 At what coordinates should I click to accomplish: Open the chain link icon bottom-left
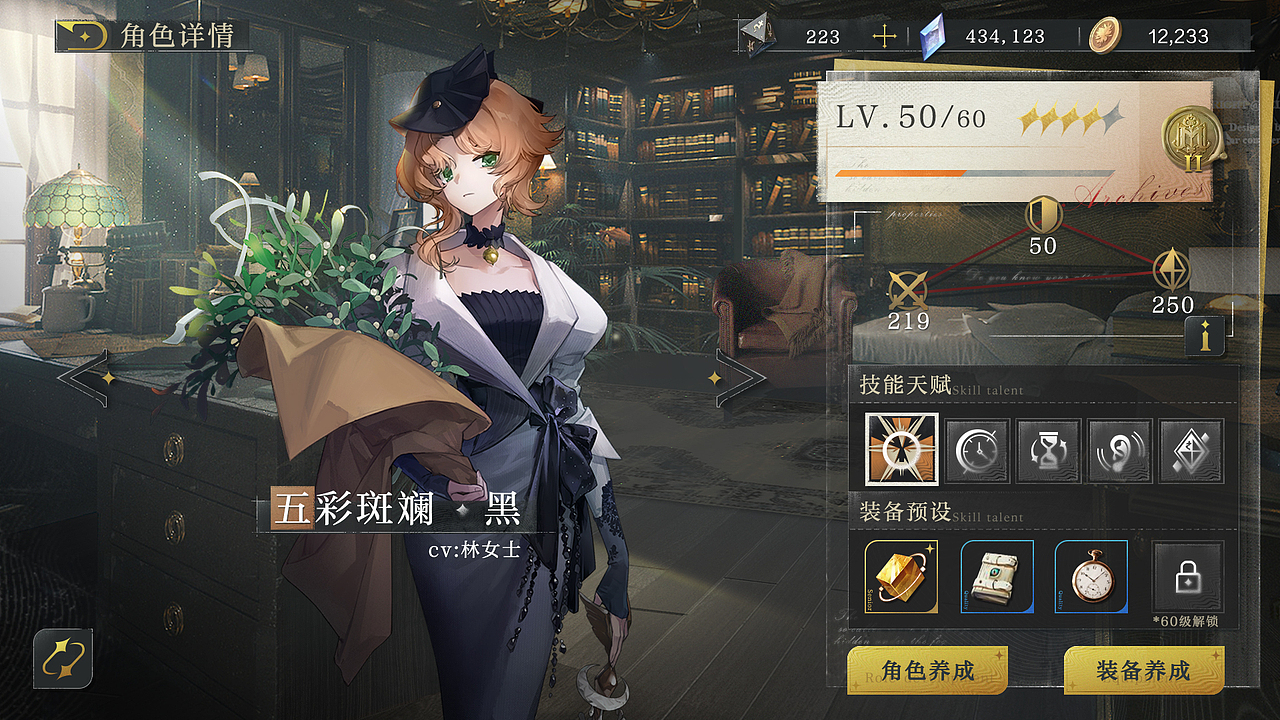click(x=62, y=660)
